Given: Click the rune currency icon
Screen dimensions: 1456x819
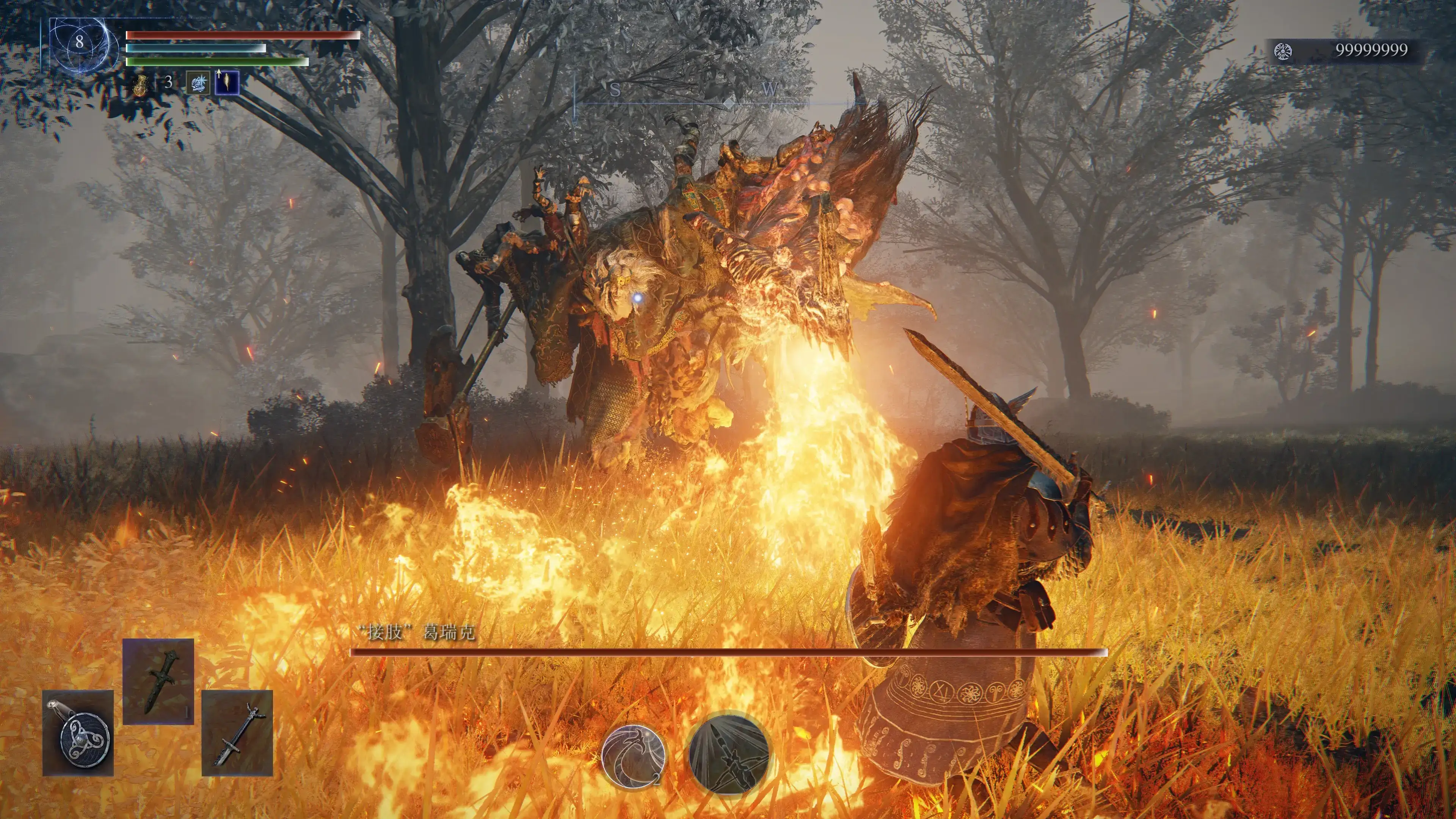Looking at the screenshot, I should pyautogui.click(x=1283, y=52).
